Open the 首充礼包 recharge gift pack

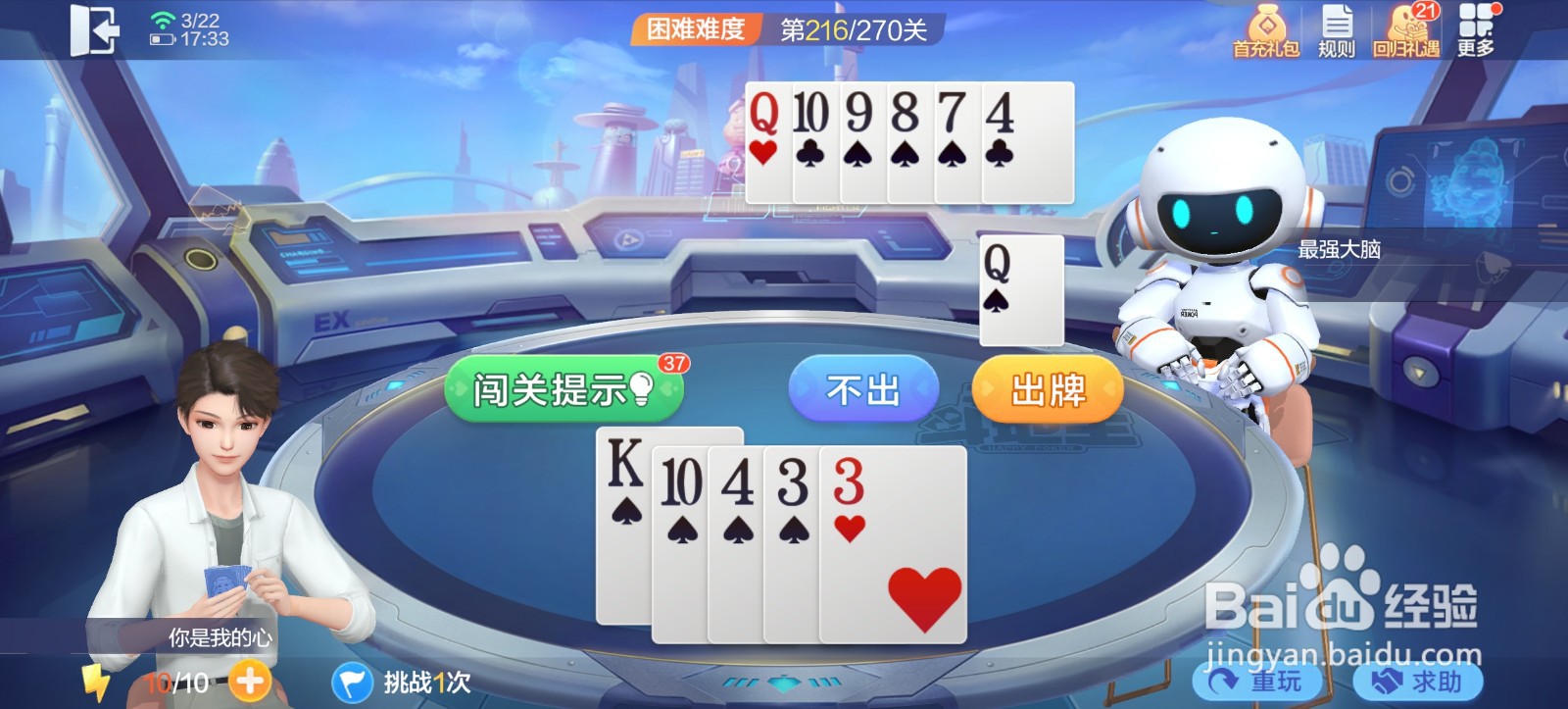[1268, 29]
